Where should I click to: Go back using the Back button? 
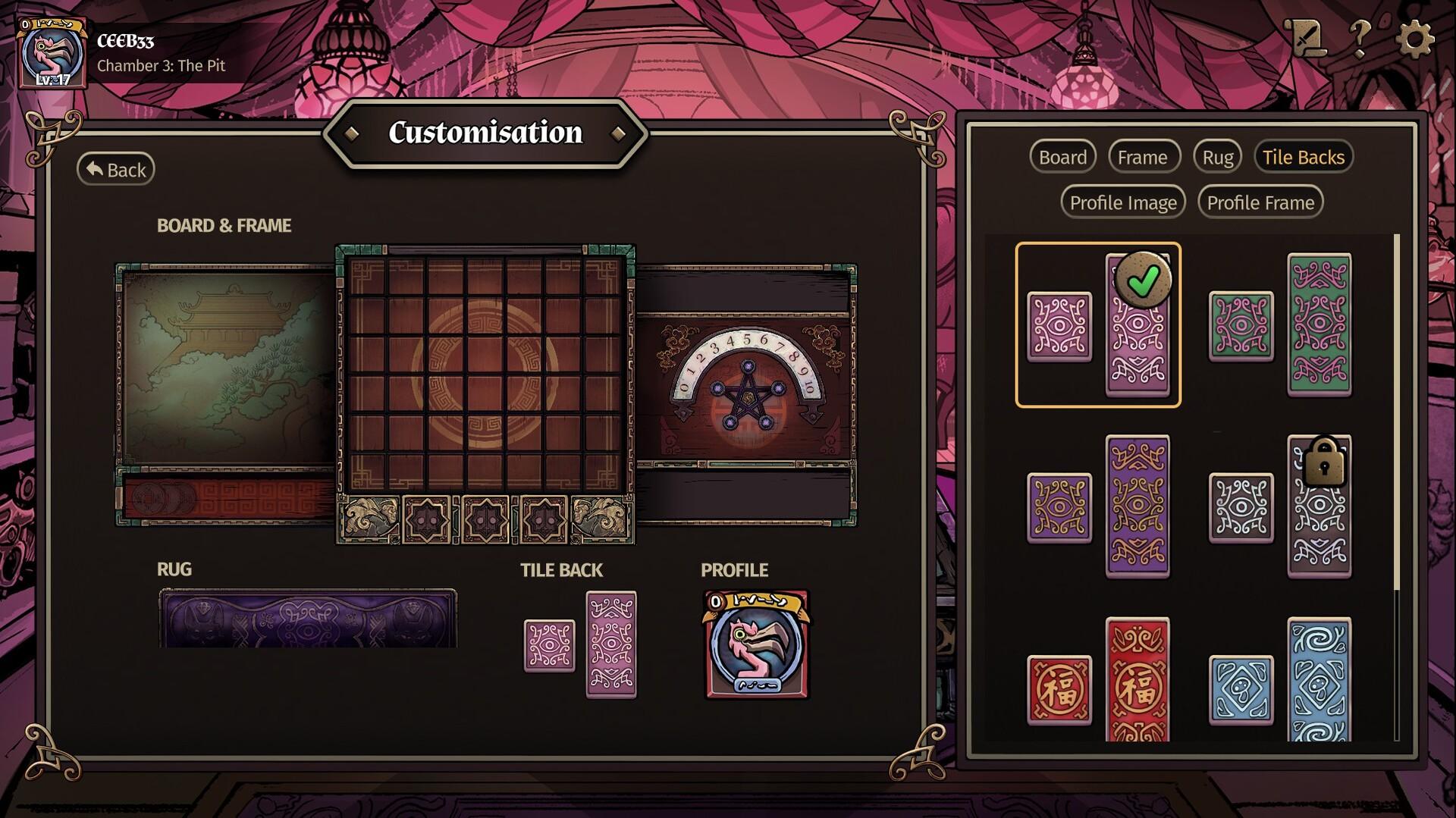coord(116,169)
